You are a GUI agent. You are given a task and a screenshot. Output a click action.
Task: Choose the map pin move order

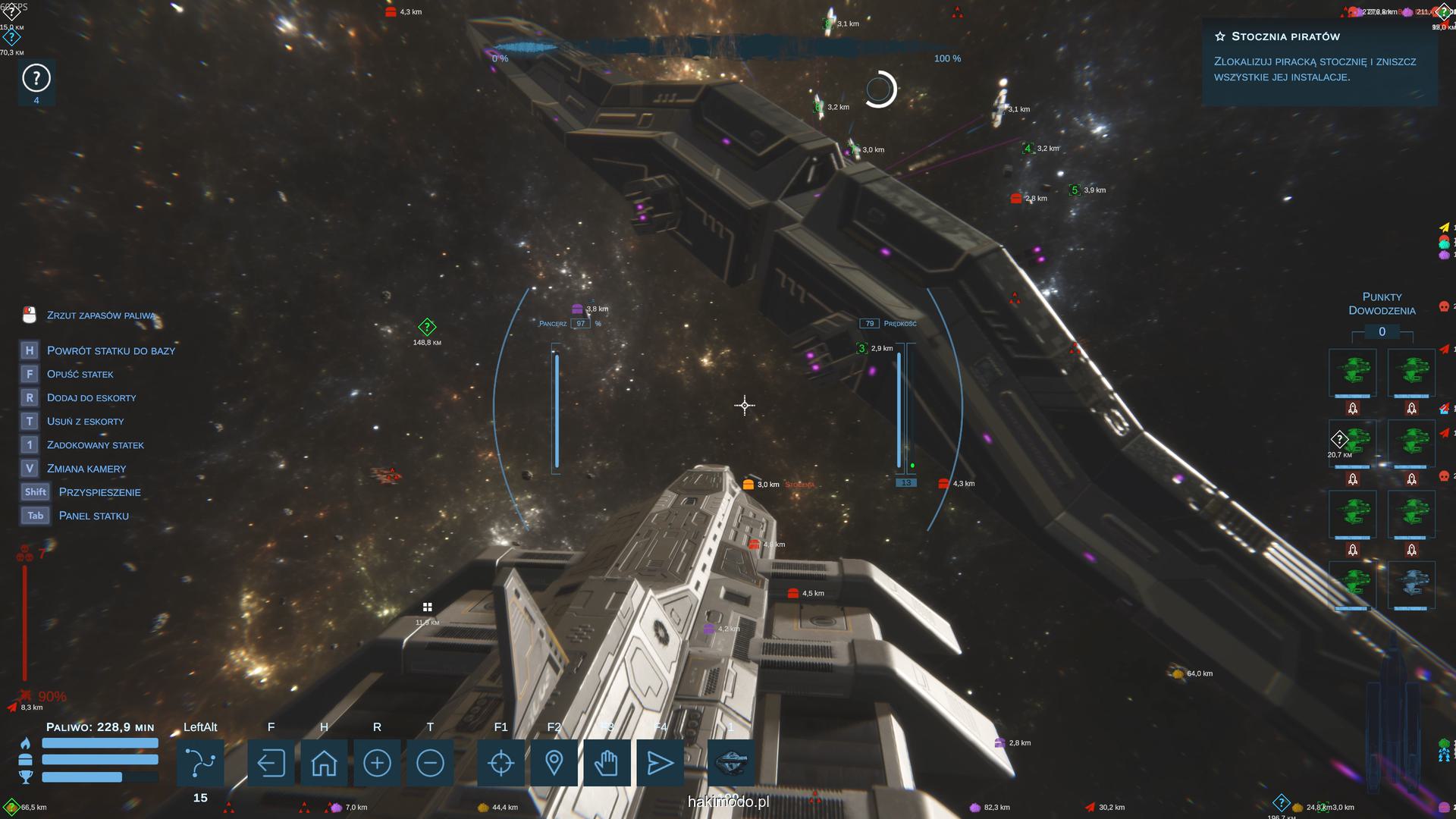click(x=554, y=763)
